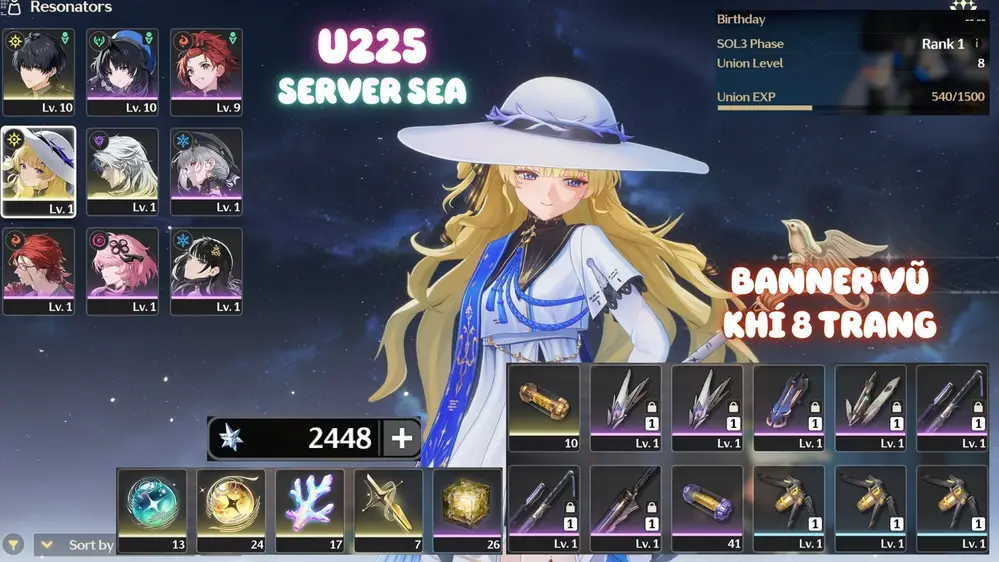Choose the coral item with count 17

tap(310, 510)
